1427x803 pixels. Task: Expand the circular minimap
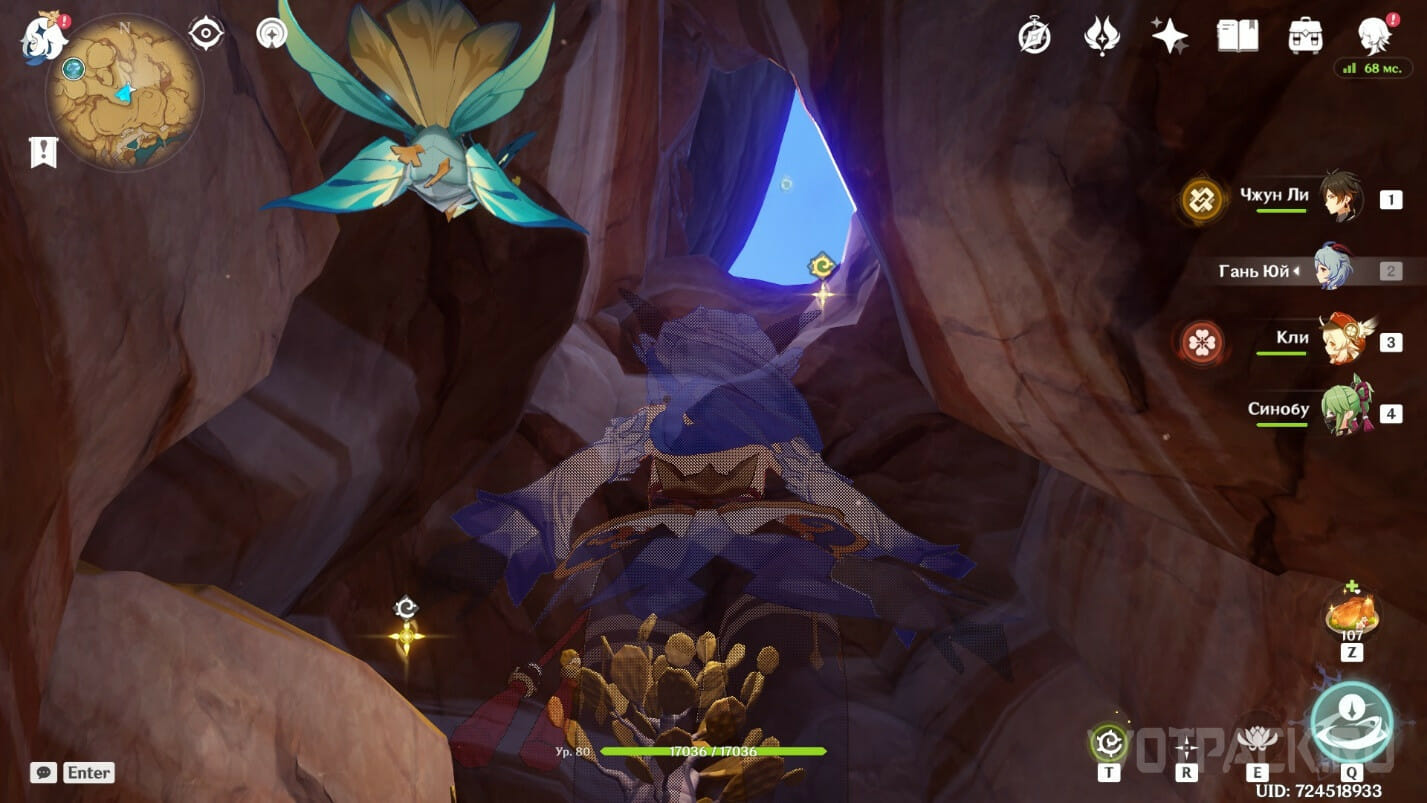124,92
